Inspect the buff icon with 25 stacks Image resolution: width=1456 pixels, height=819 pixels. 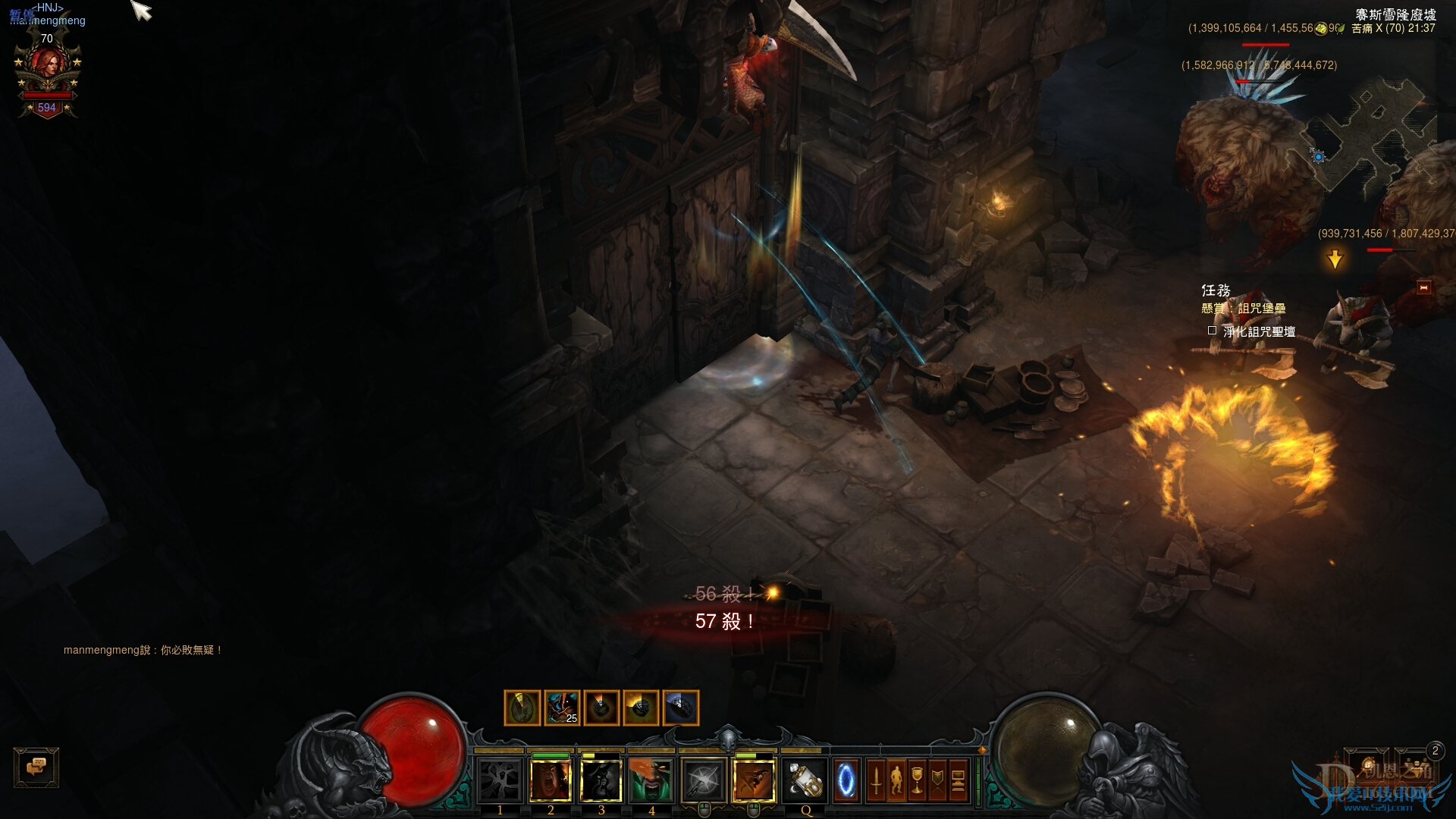(x=562, y=708)
